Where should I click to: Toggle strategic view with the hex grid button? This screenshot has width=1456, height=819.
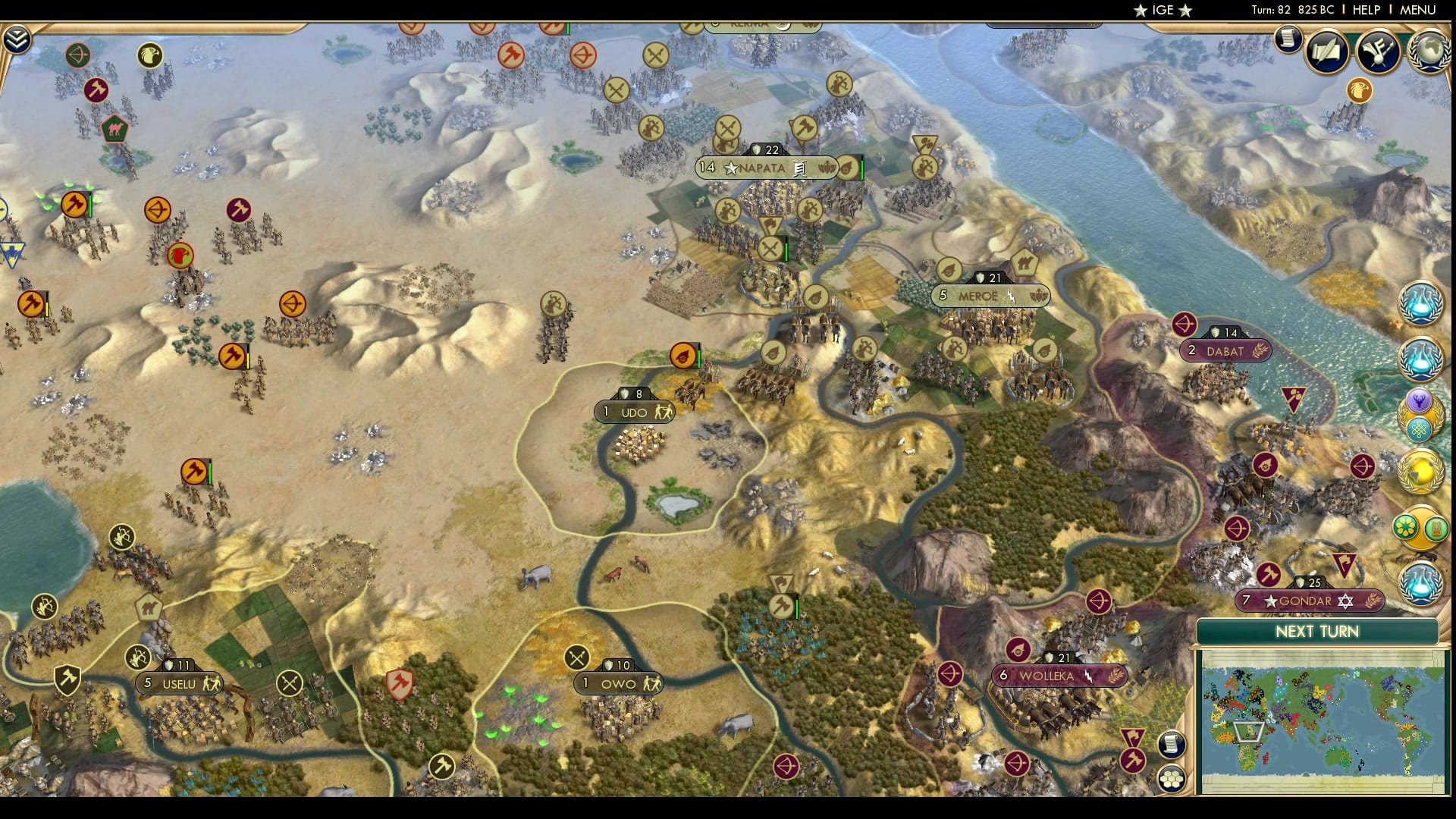[1172, 778]
